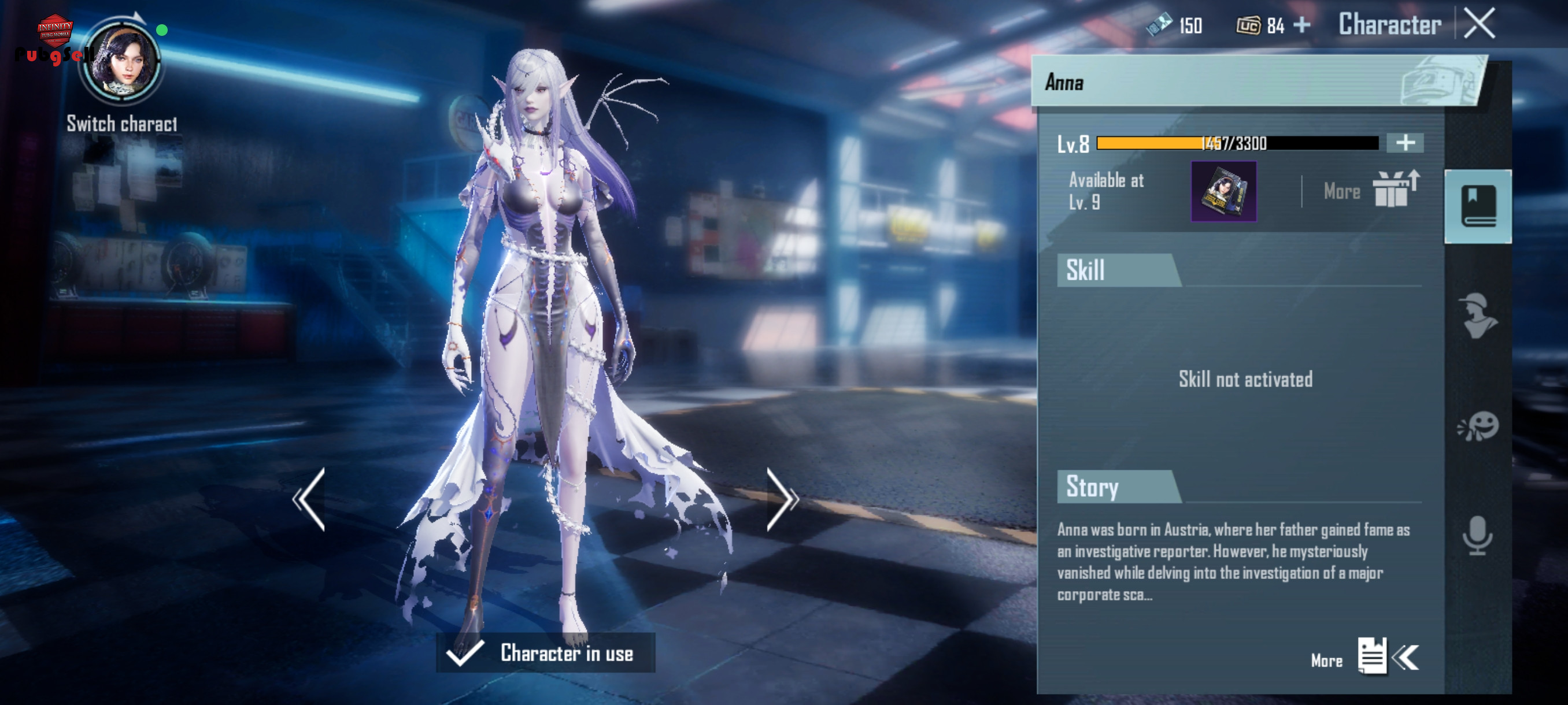This screenshot has height=705, width=1568.
Task: Open More level rewards gift icon
Action: click(x=1395, y=190)
